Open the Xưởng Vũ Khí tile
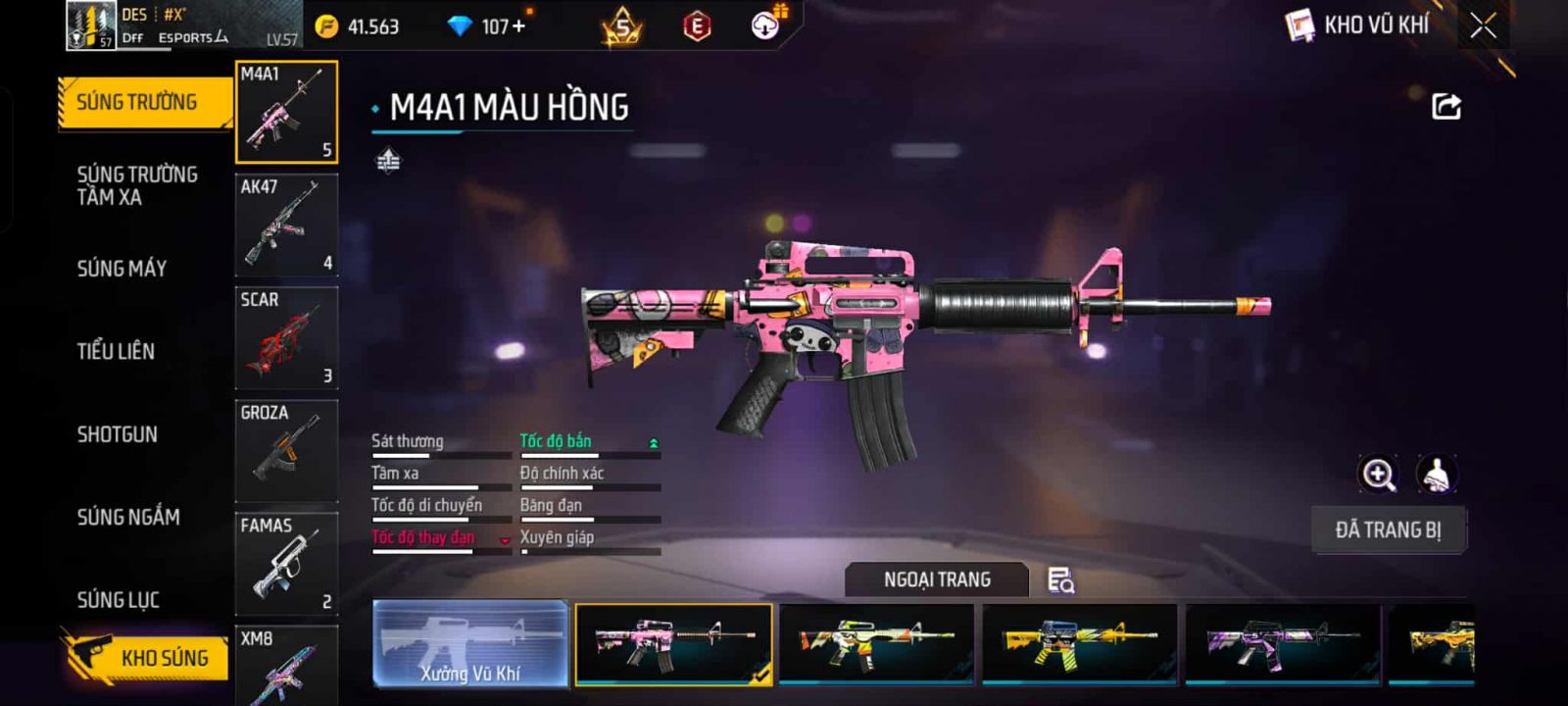 tap(470, 643)
